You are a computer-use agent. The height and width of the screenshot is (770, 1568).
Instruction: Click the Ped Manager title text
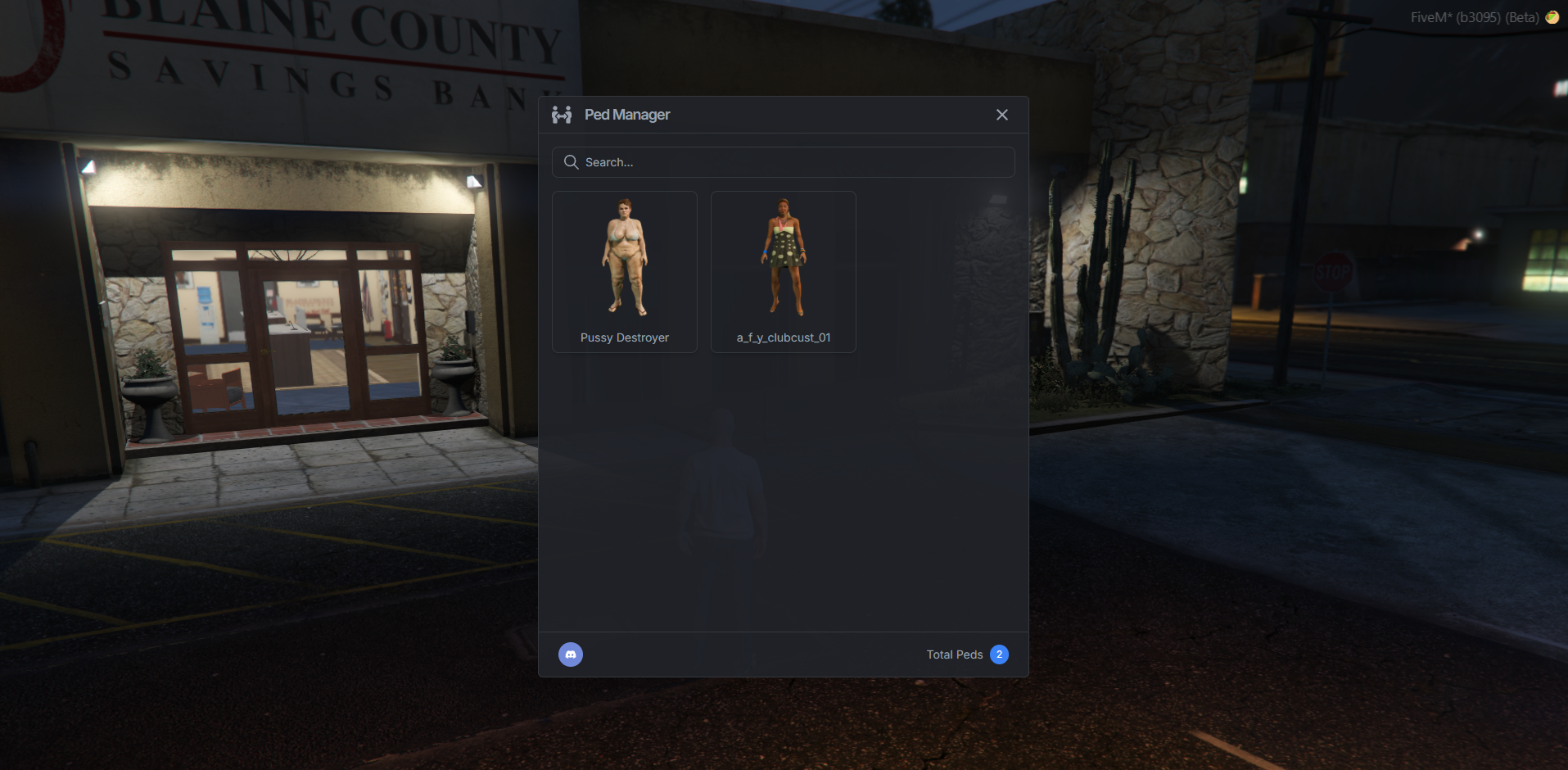point(627,115)
